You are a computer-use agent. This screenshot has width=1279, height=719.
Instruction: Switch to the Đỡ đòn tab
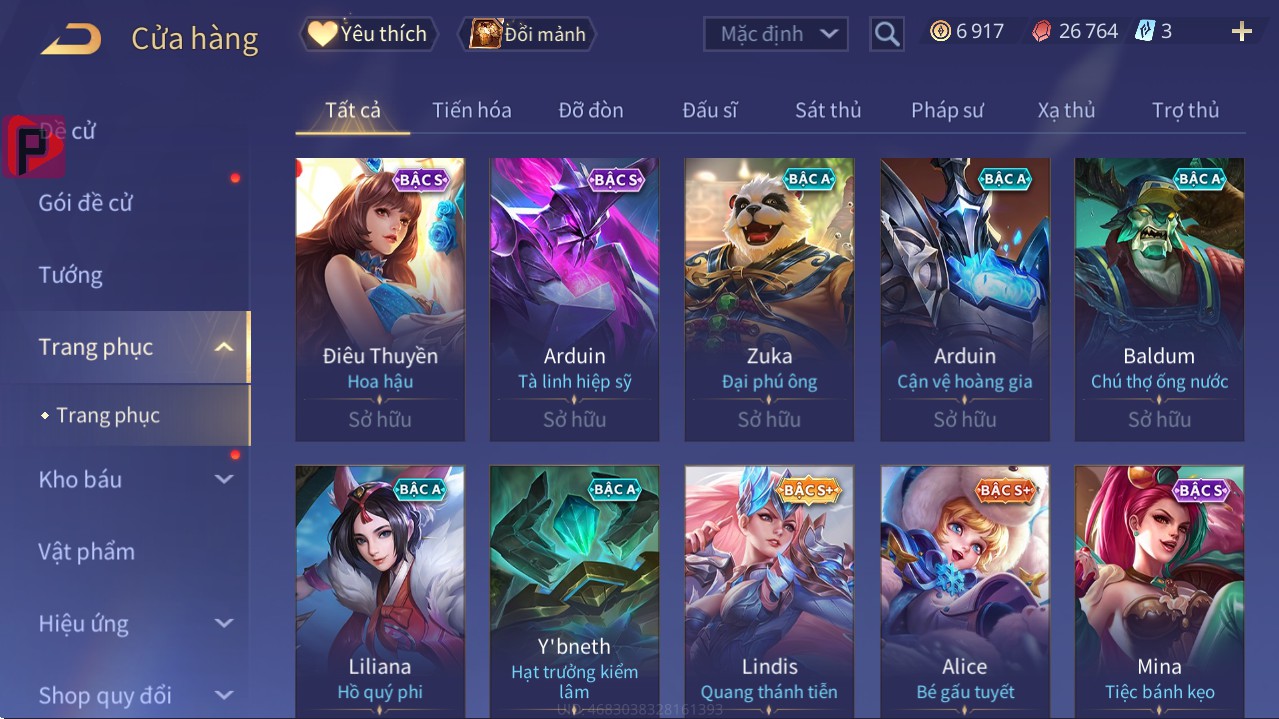click(x=590, y=110)
